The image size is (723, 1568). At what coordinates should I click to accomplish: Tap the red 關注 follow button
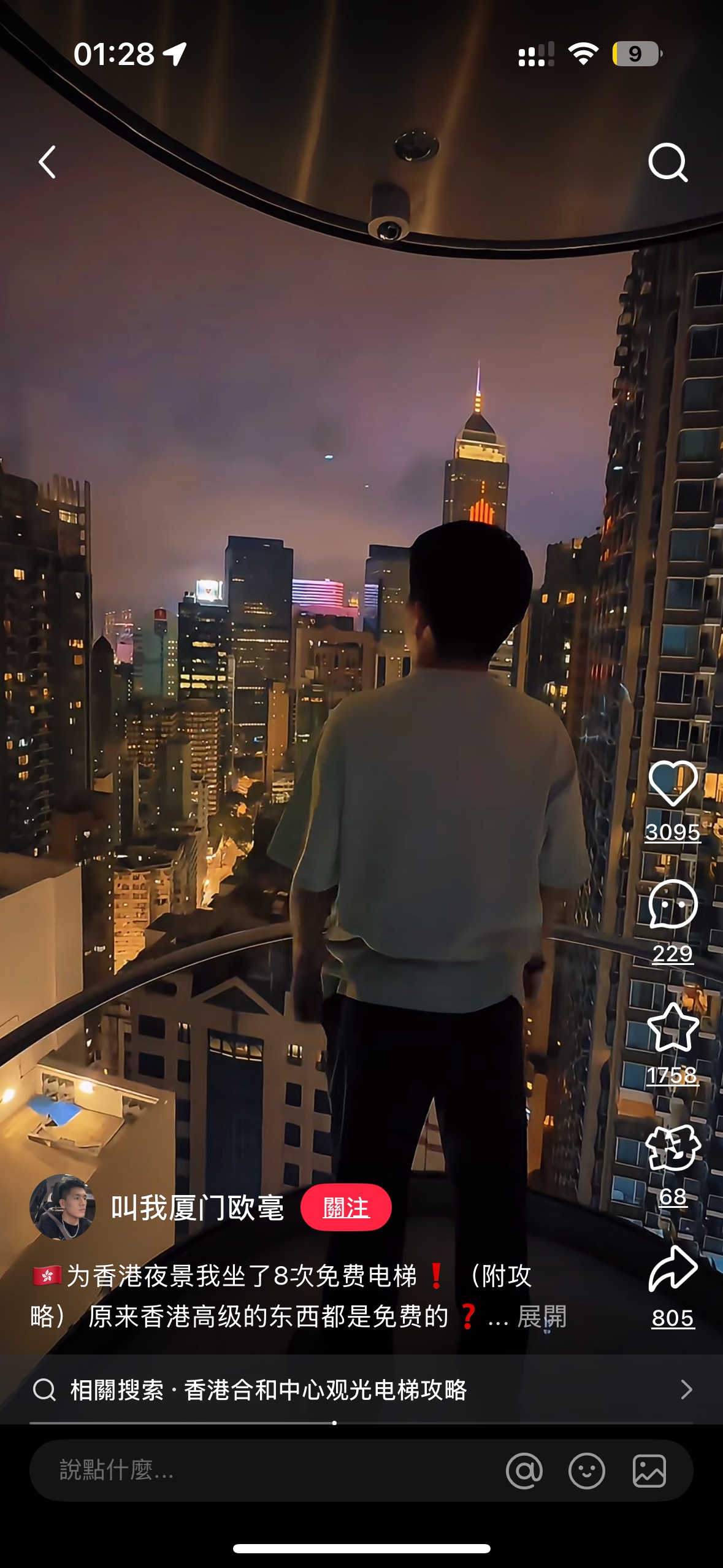click(346, 1207)
